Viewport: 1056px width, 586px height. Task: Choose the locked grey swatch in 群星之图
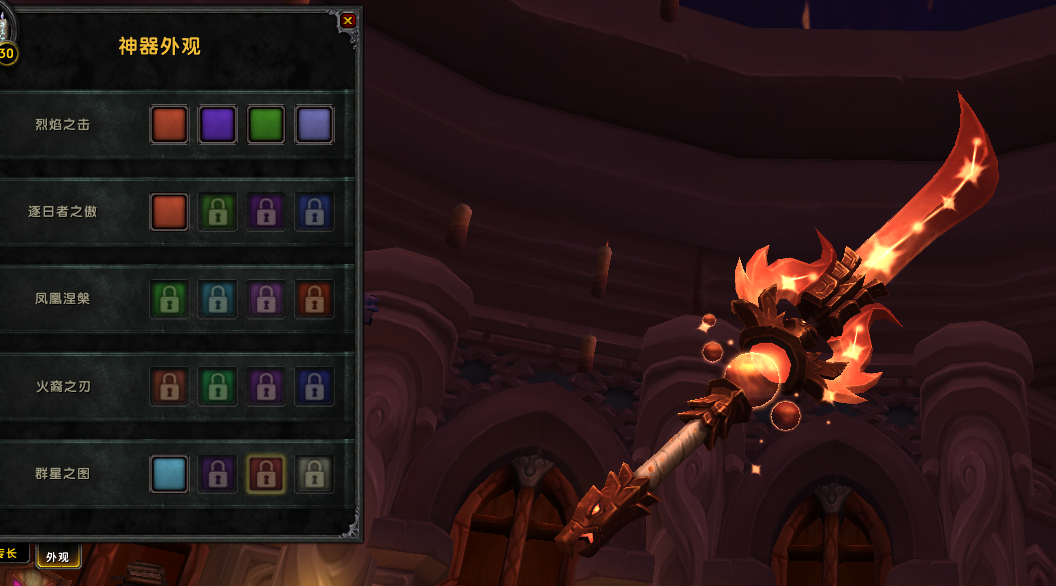click(314, 473)
